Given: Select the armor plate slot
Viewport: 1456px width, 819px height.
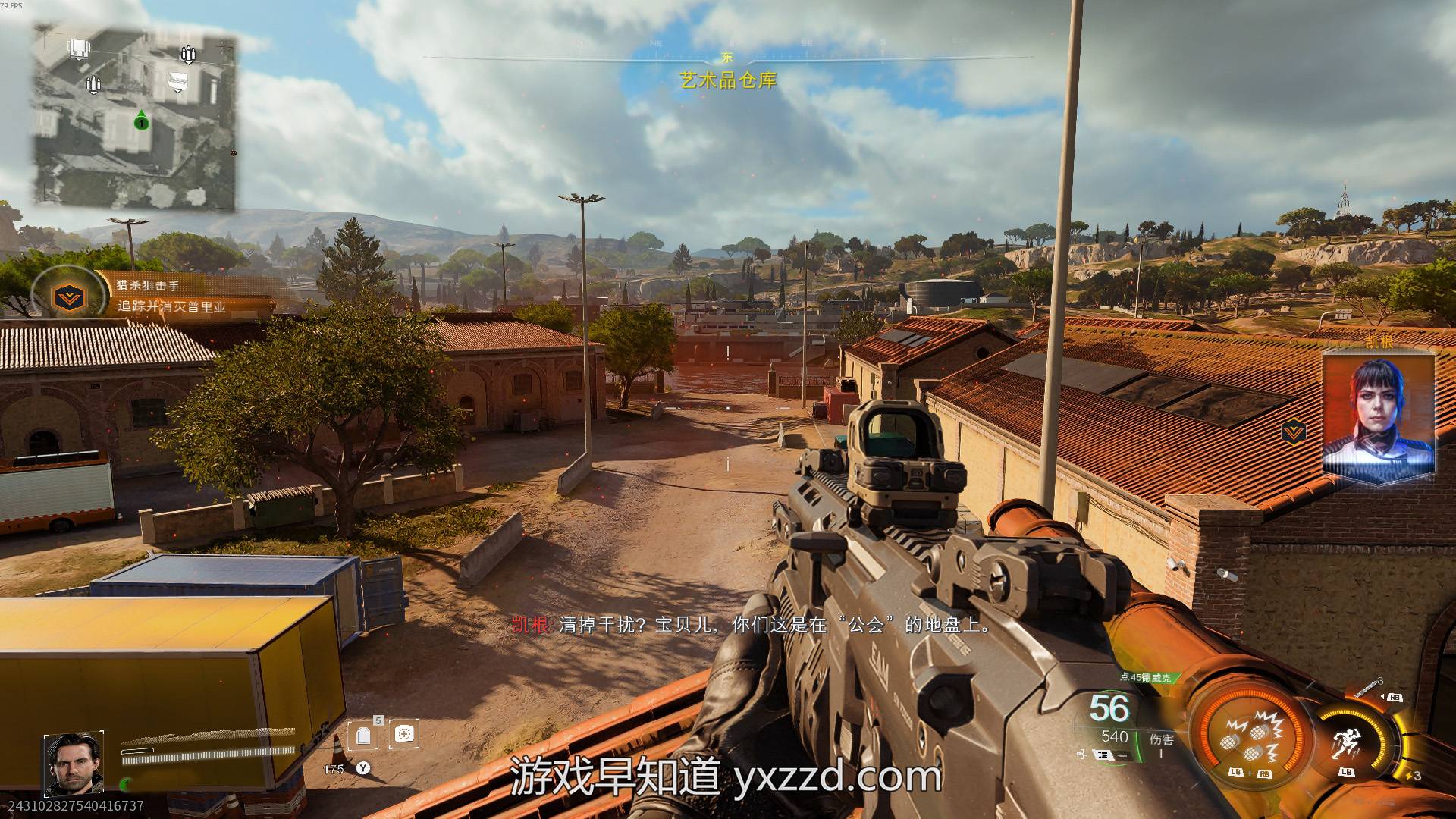Looking at the screenshot, I should coord(363,736).
